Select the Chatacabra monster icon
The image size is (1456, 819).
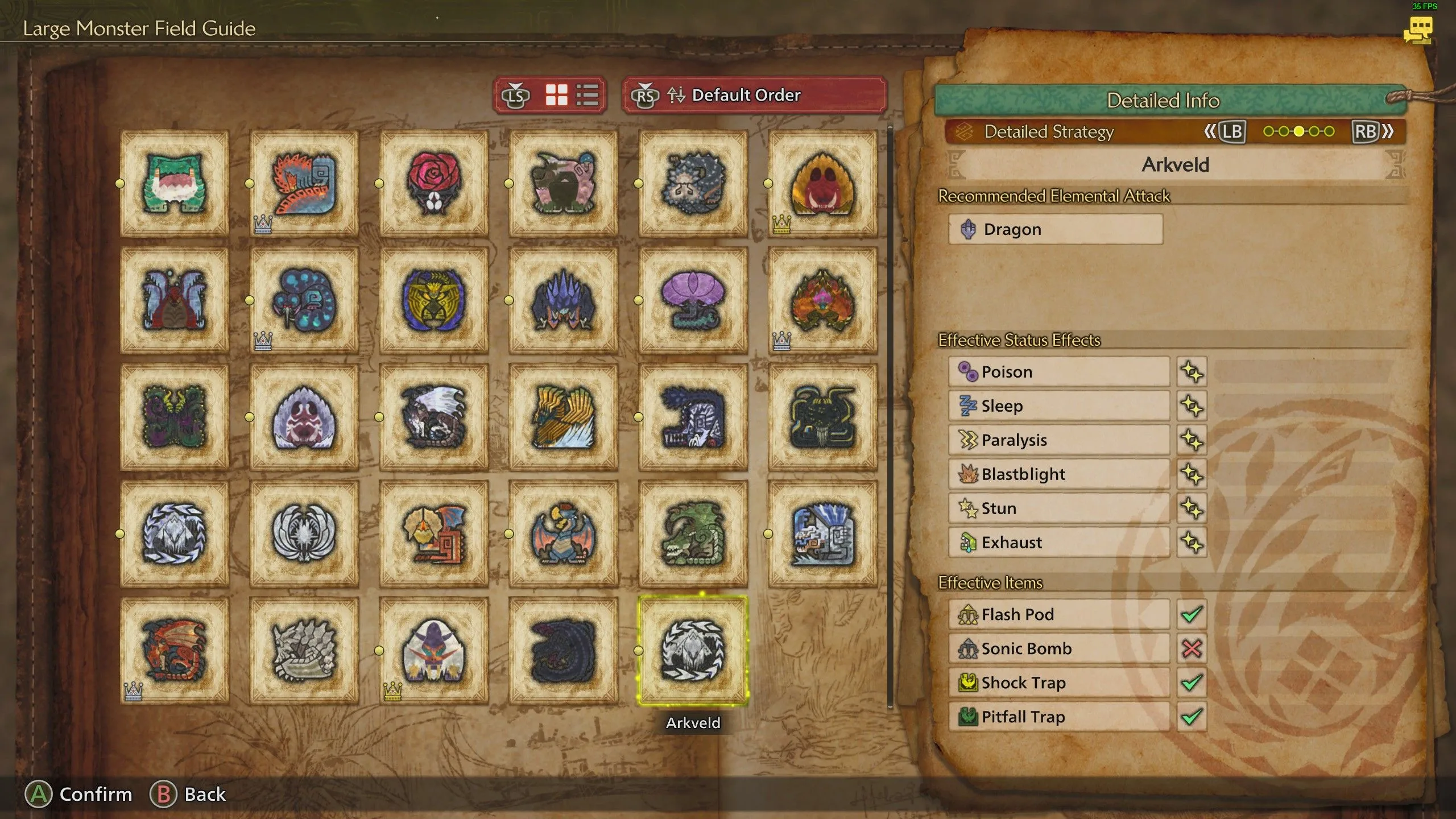(x=173, y=182)
